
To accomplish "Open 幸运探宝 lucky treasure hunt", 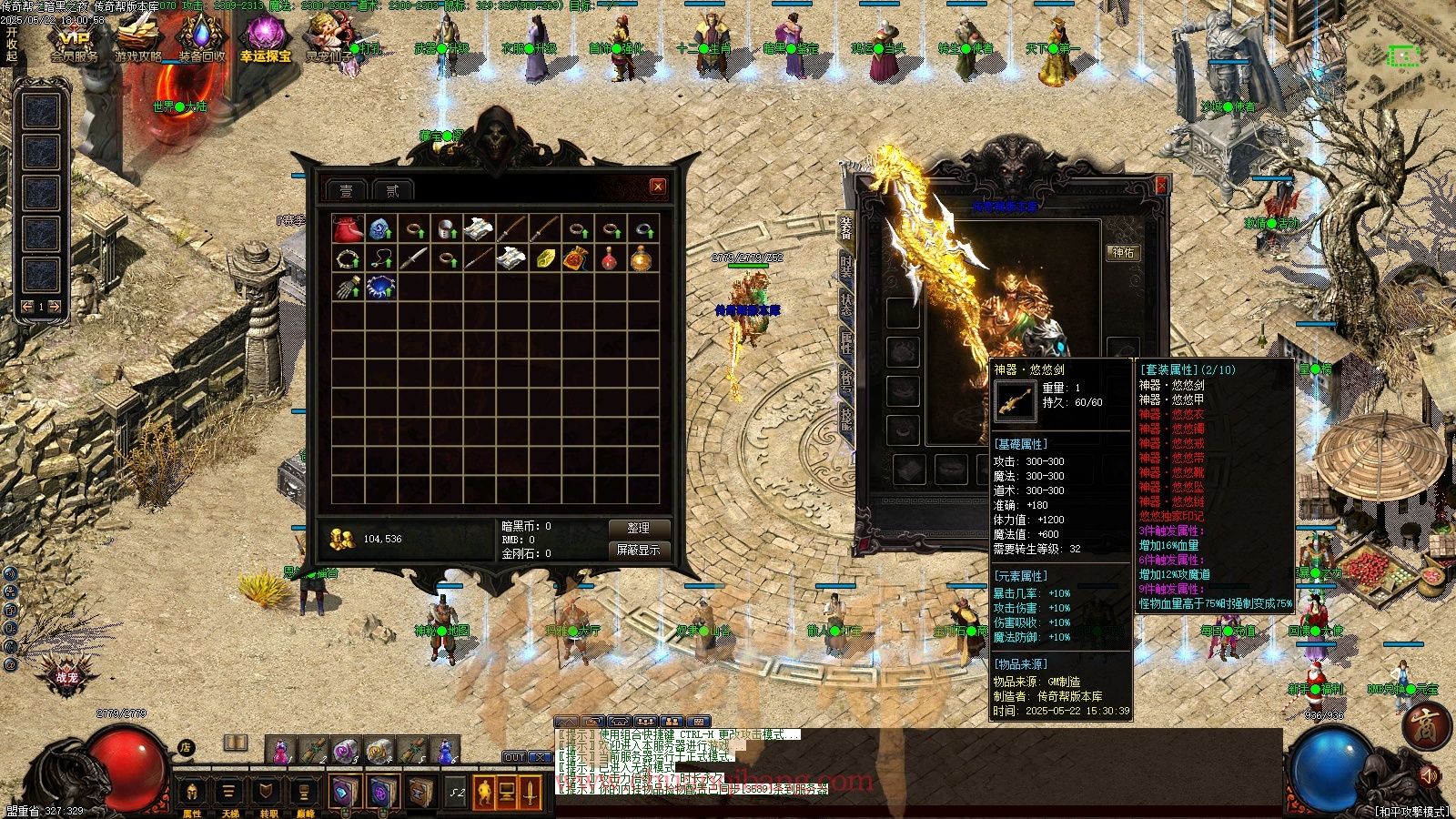I will (x=265, y=41).
